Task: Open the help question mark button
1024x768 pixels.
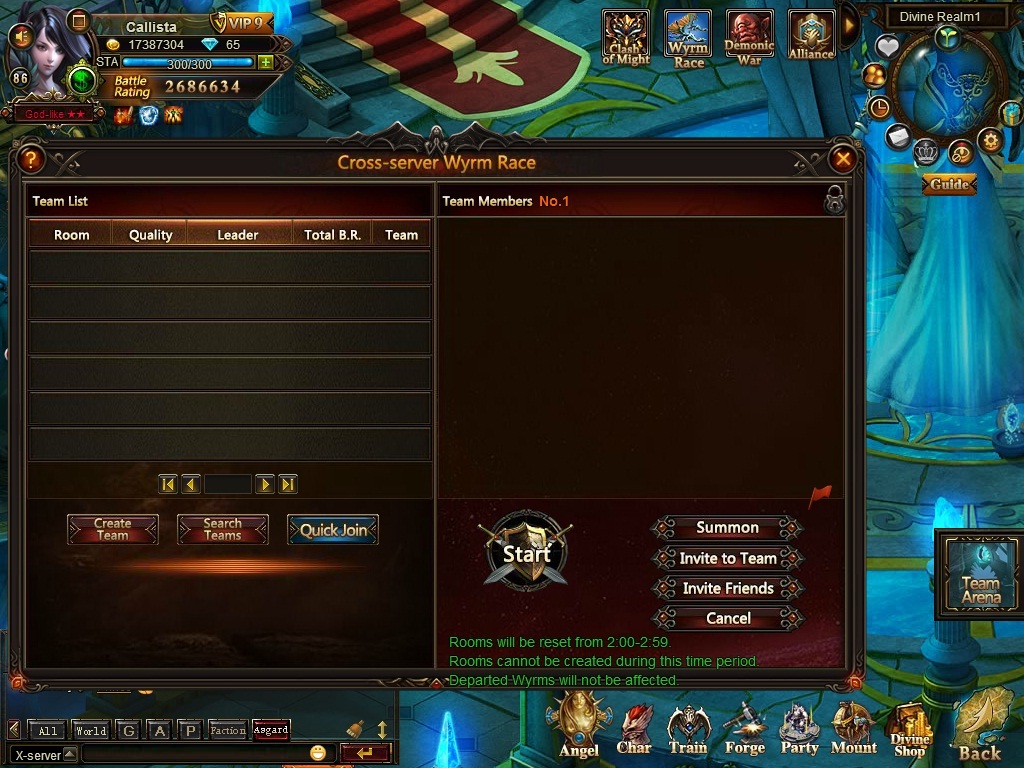Action: [x=31, y=159]
